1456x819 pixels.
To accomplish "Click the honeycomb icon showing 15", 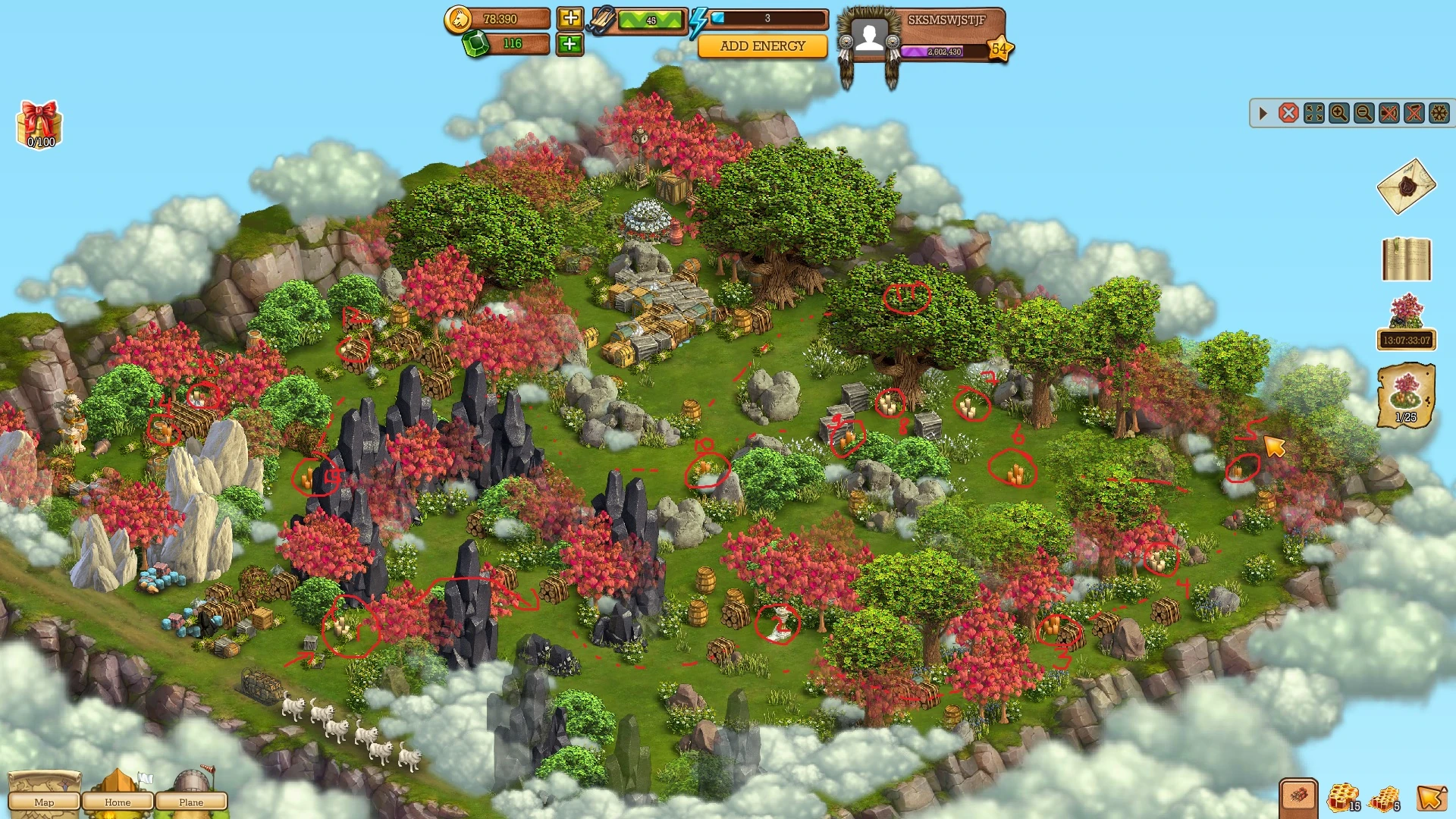I will point(1344,796).
